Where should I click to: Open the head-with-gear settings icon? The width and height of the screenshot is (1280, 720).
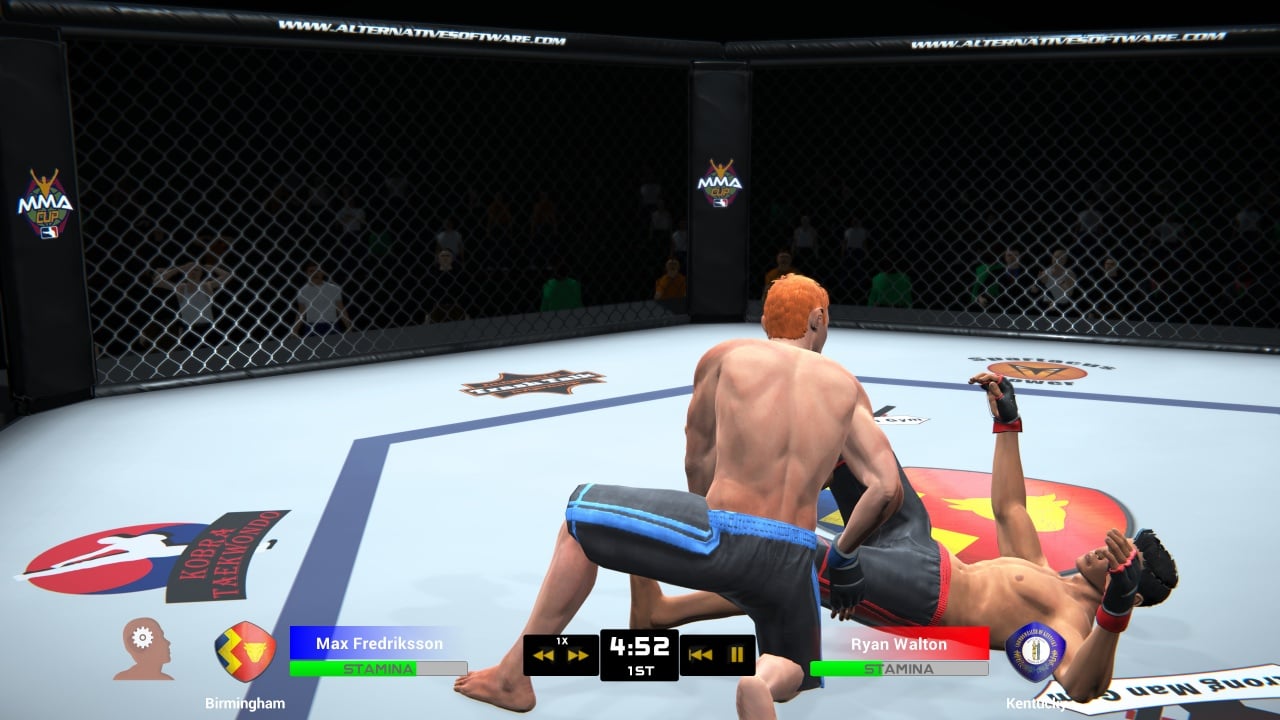pos(142,648)
